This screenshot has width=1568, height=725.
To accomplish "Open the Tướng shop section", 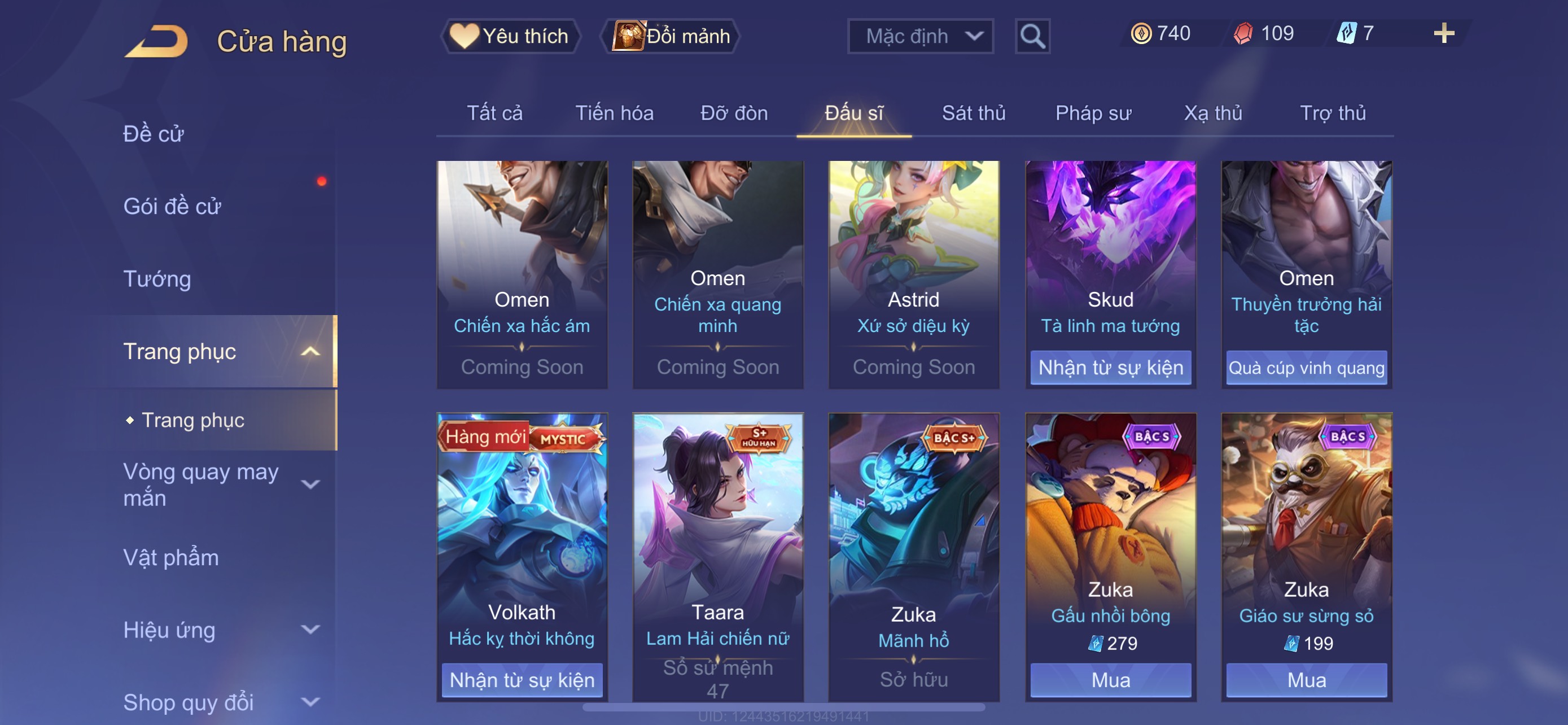I will (x=157, y=279).
